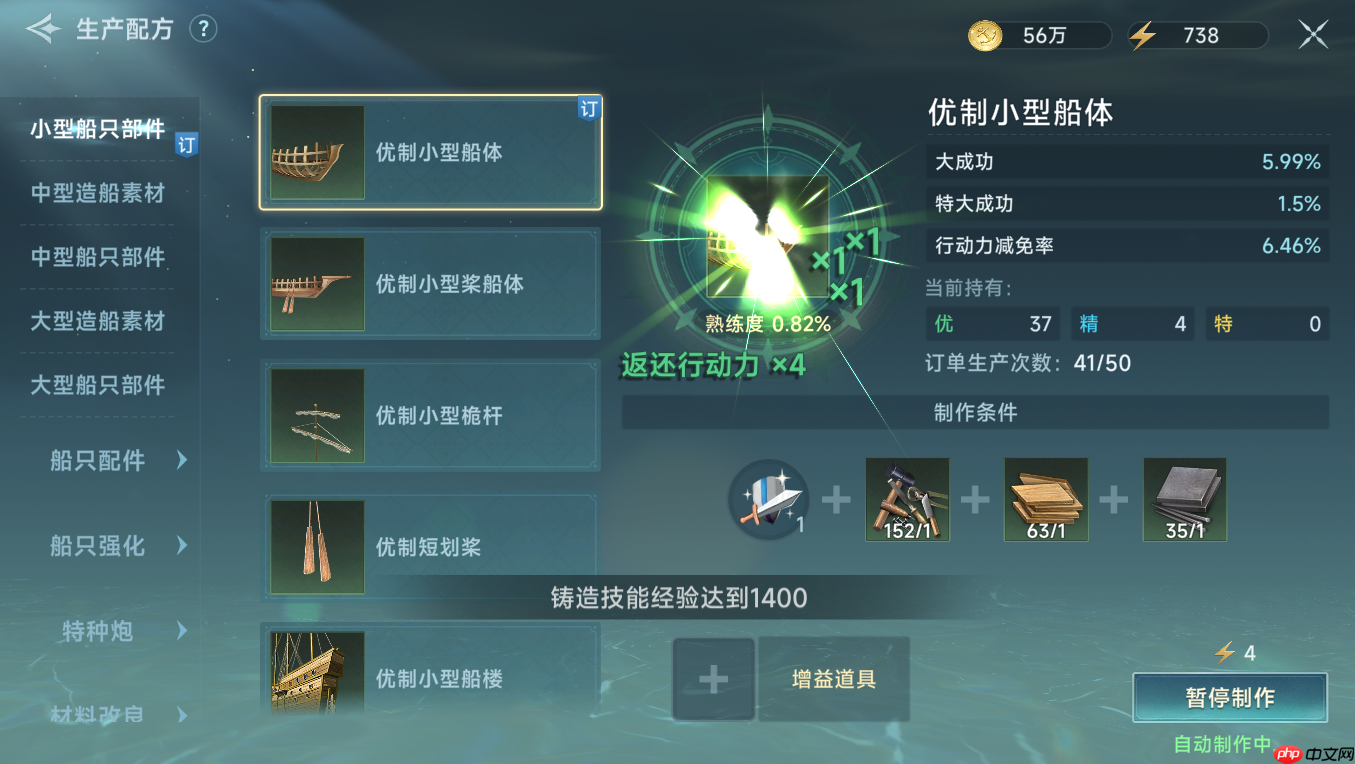Click the 订 order badge on 优制小型船体
Screen dimensions: 1355x764
tap(589, 110)
